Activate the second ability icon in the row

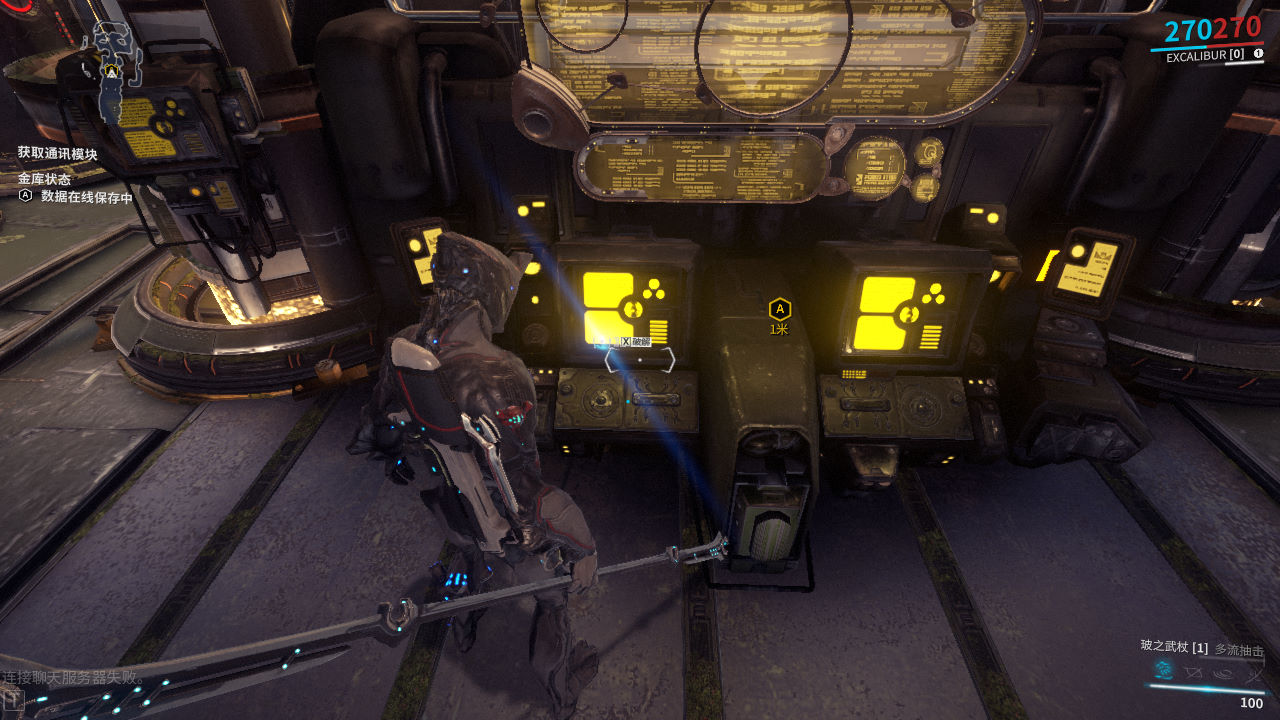tap(1192, 672)
